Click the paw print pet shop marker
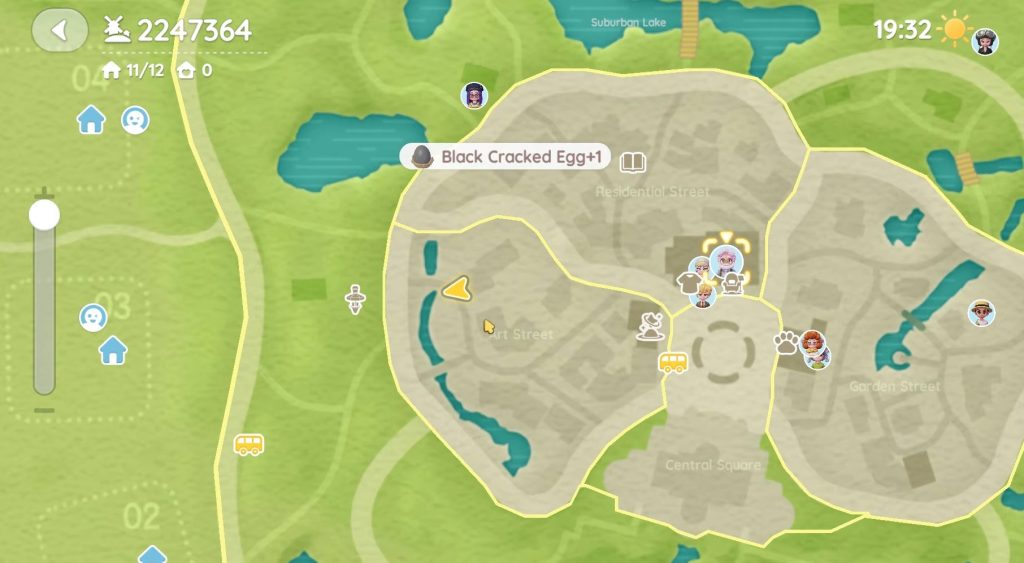Screen dimensions: 1024x563 point(785,343)
